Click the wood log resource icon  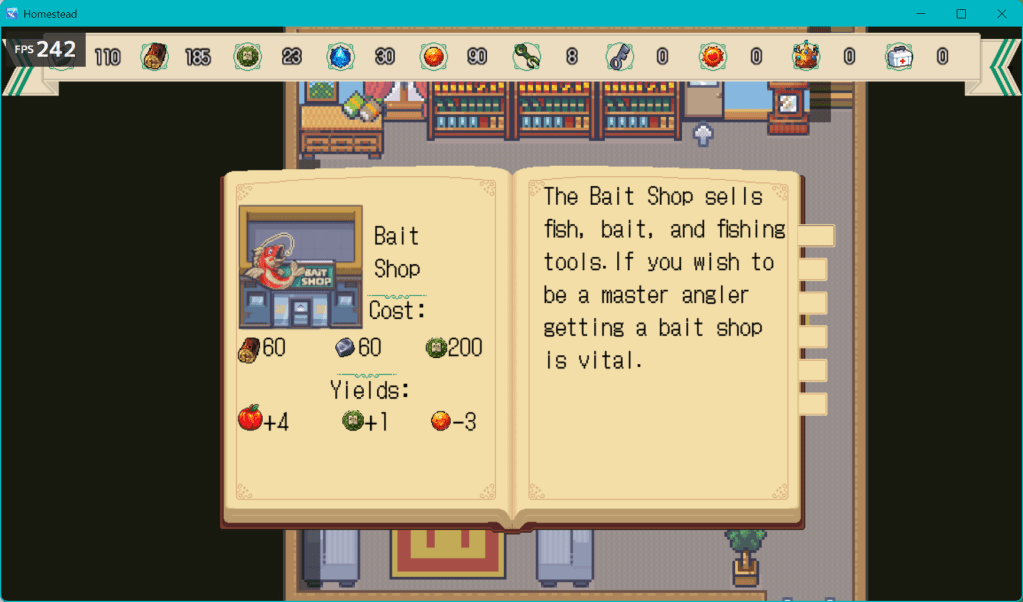(x=154, y=57)
